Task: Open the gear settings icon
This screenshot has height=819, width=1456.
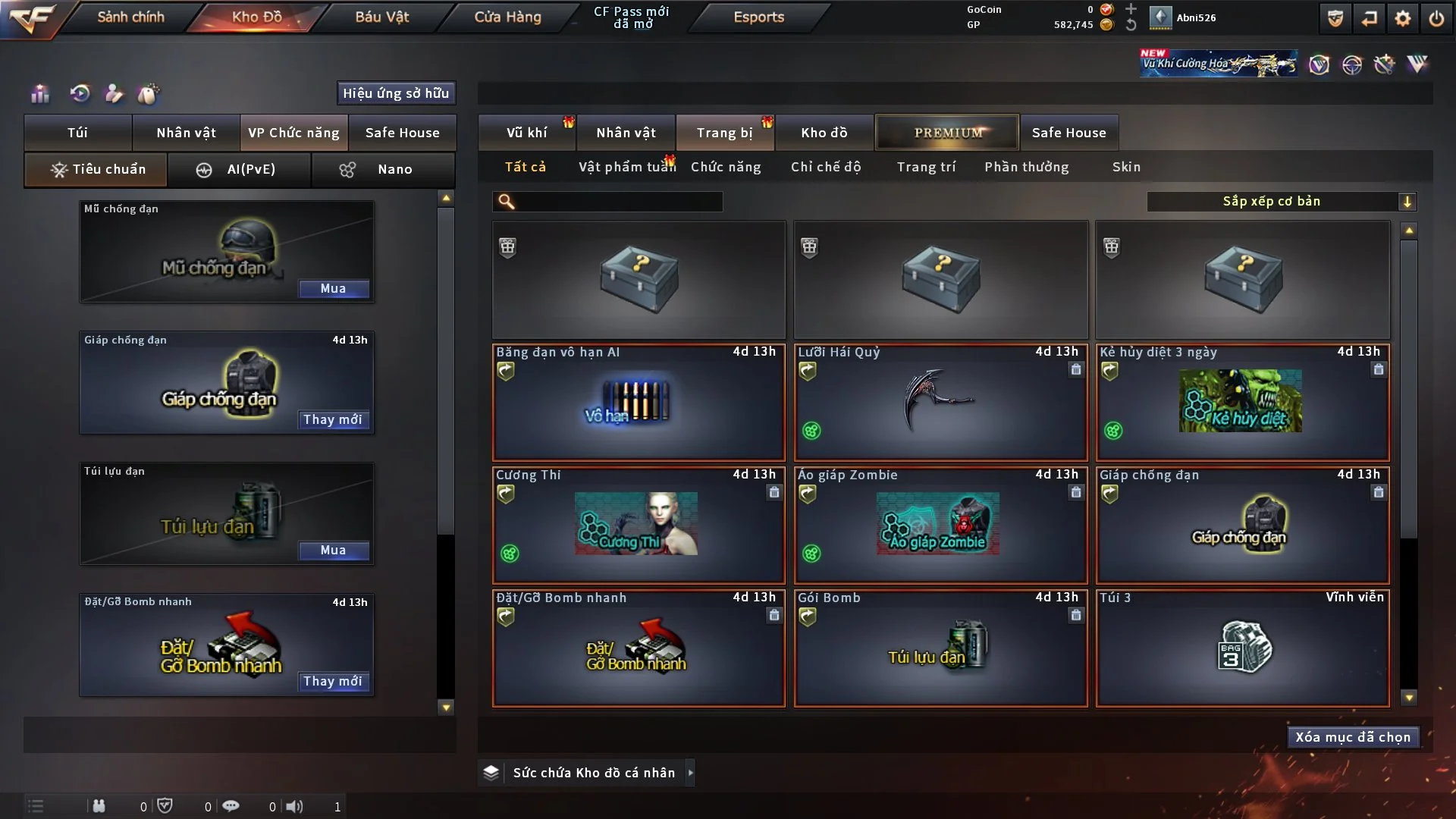Action: (1402, 18)
